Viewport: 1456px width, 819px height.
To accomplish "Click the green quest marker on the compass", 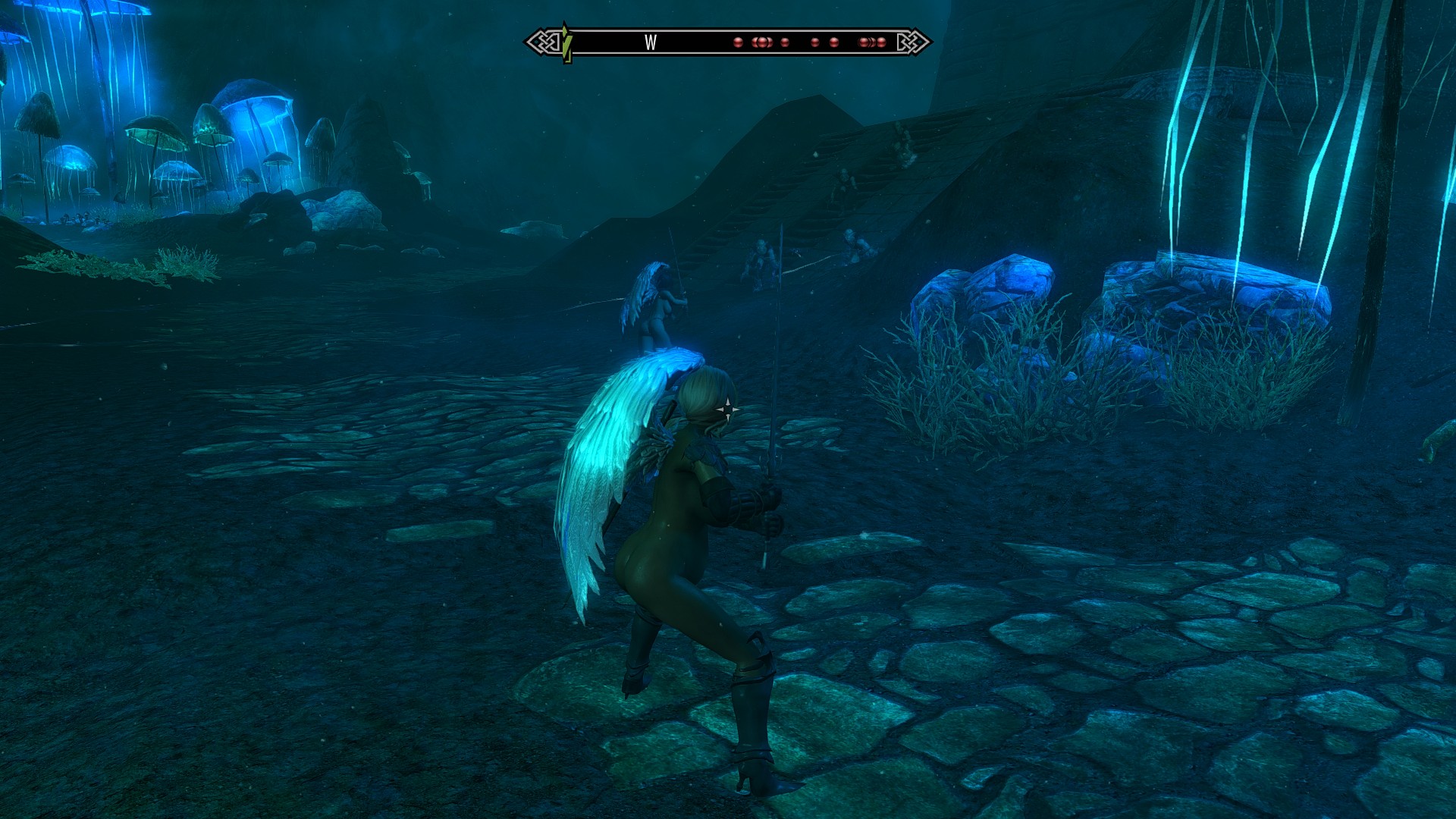I will pos(566,42).
